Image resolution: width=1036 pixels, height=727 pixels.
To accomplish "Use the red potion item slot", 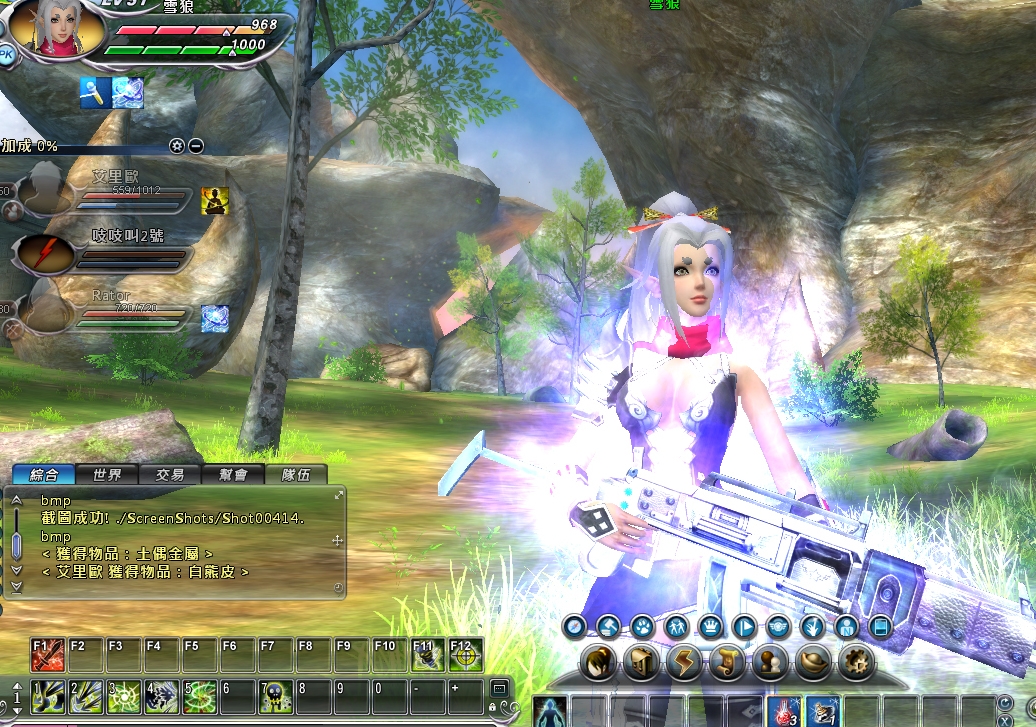I will pyautogui.click(x=783, y=711).
